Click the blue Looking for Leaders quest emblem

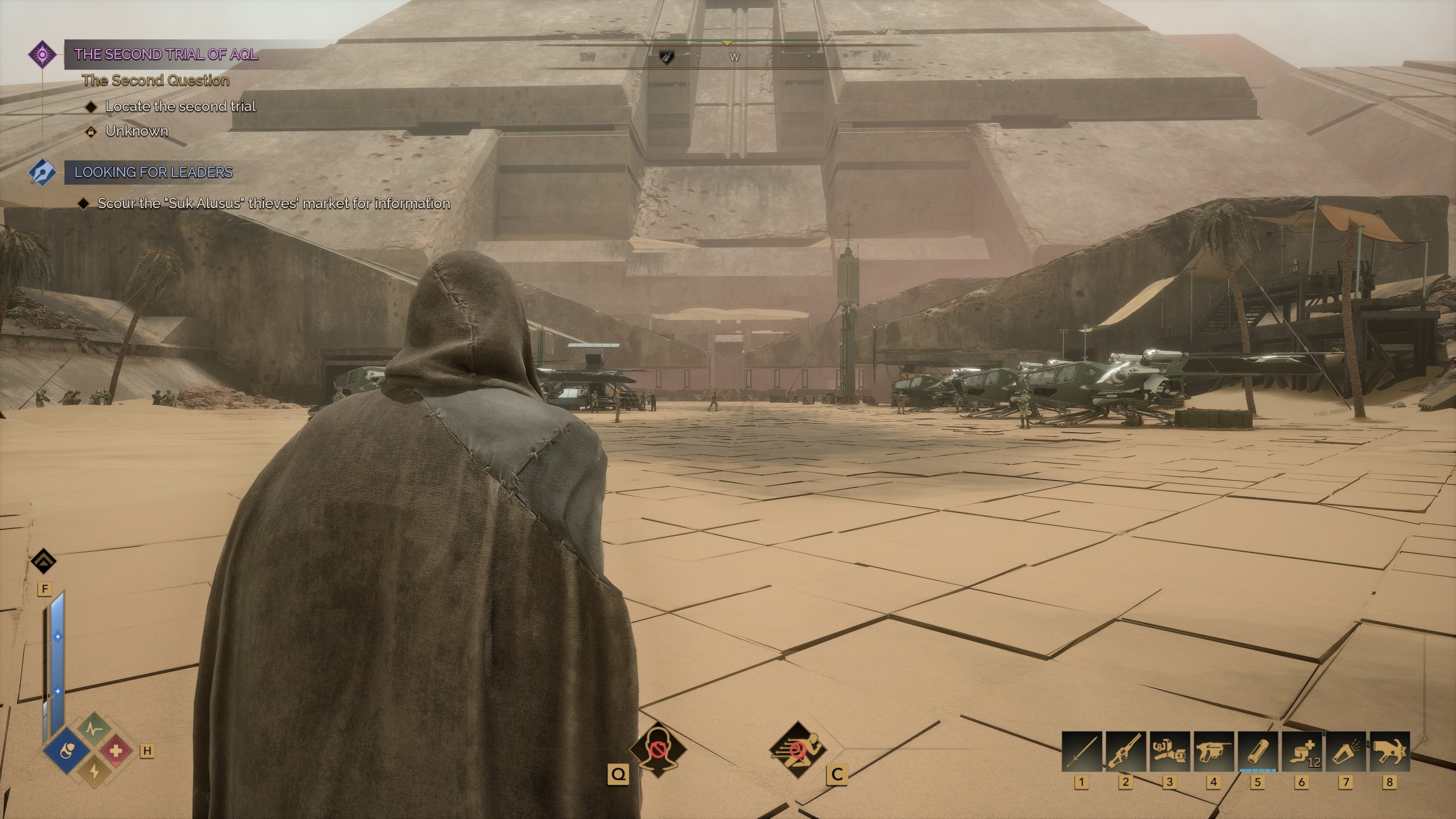click(43, 172)
